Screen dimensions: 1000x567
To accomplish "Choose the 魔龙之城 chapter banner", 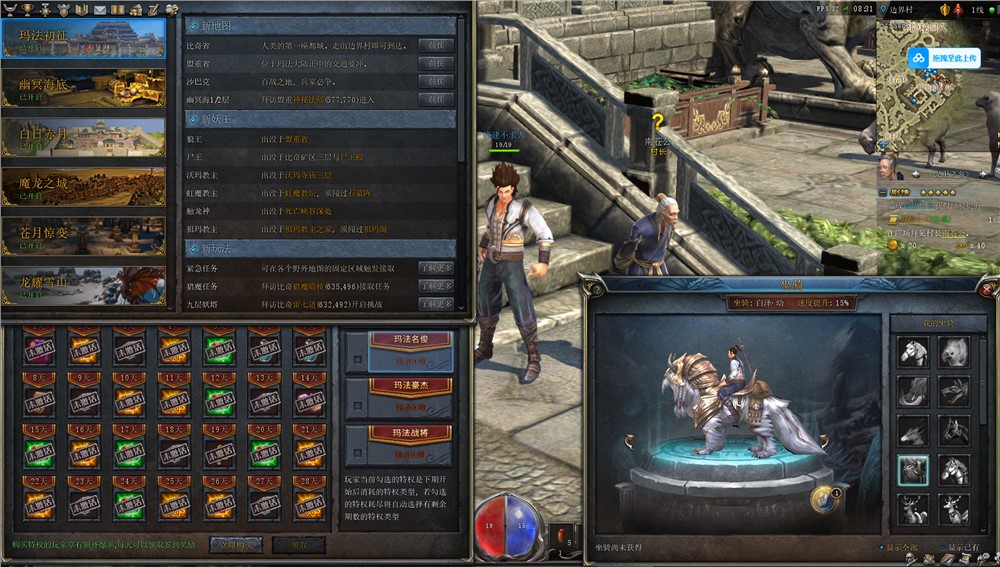I will coord(84,186).
